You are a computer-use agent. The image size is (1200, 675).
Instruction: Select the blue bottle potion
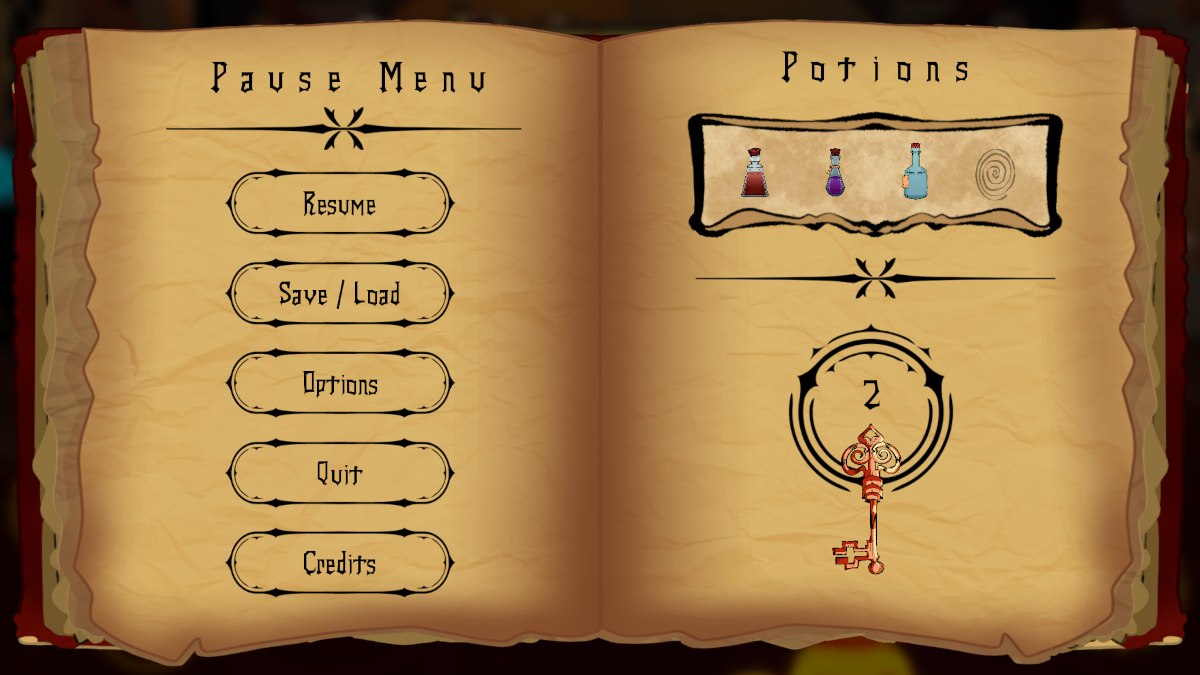(914, 172)
